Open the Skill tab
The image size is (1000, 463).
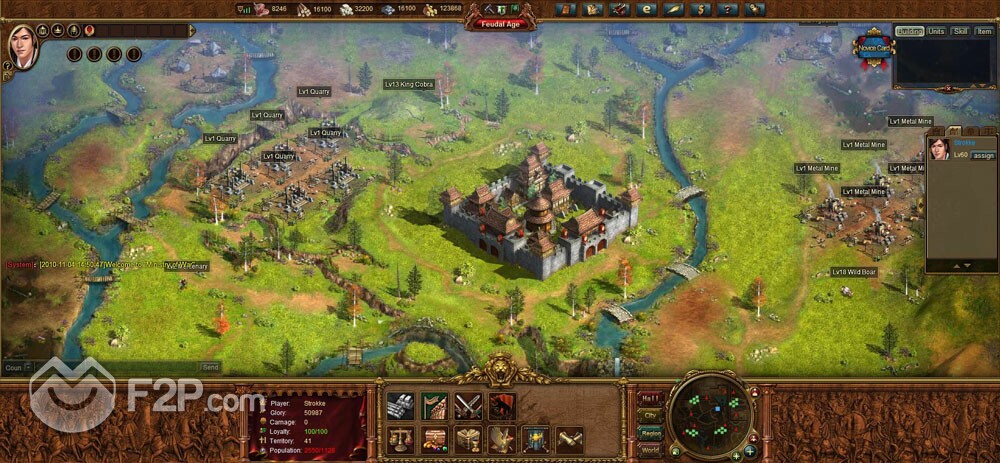point(960,32)
